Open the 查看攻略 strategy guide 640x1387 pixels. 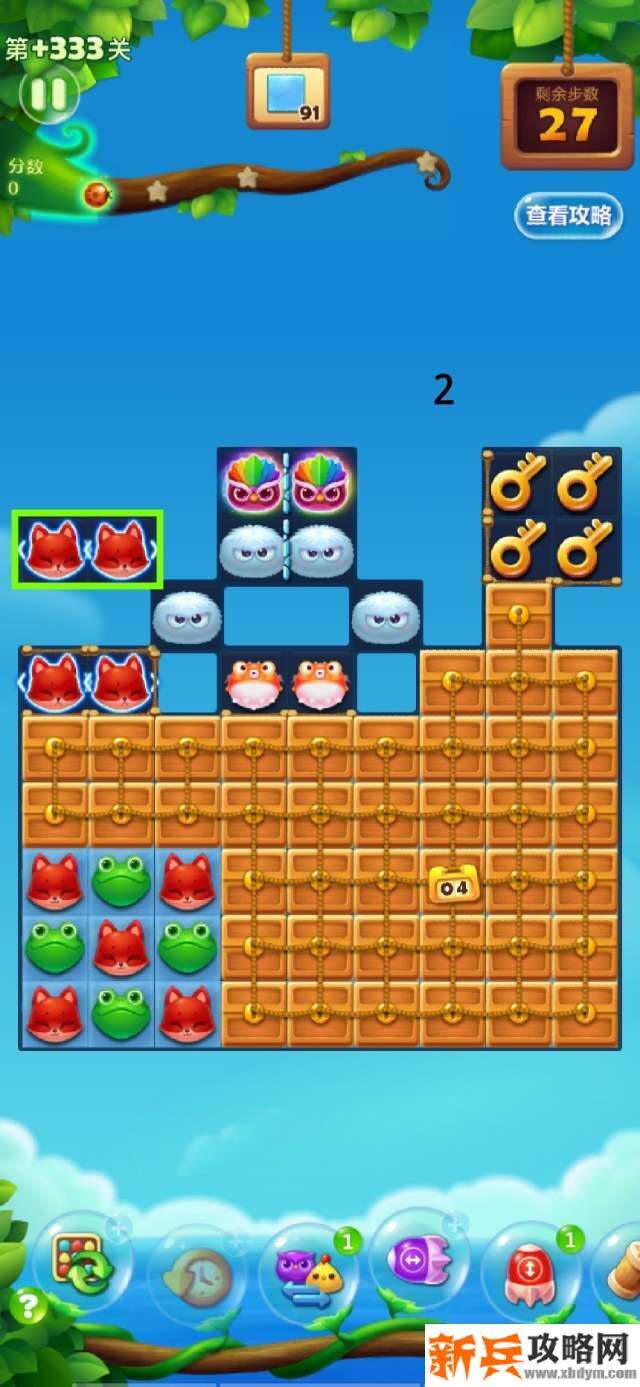[568, 215]
